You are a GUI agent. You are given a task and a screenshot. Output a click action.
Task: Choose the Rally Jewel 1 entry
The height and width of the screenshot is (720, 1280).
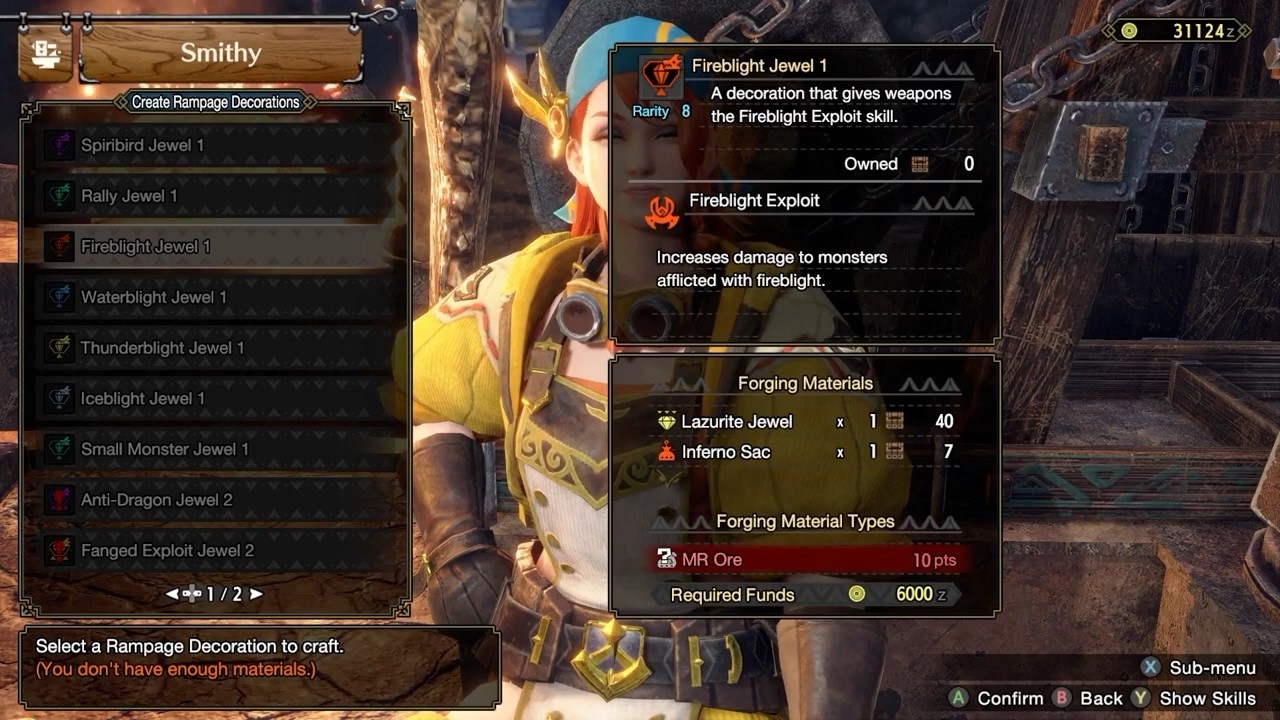coord(129,196)
